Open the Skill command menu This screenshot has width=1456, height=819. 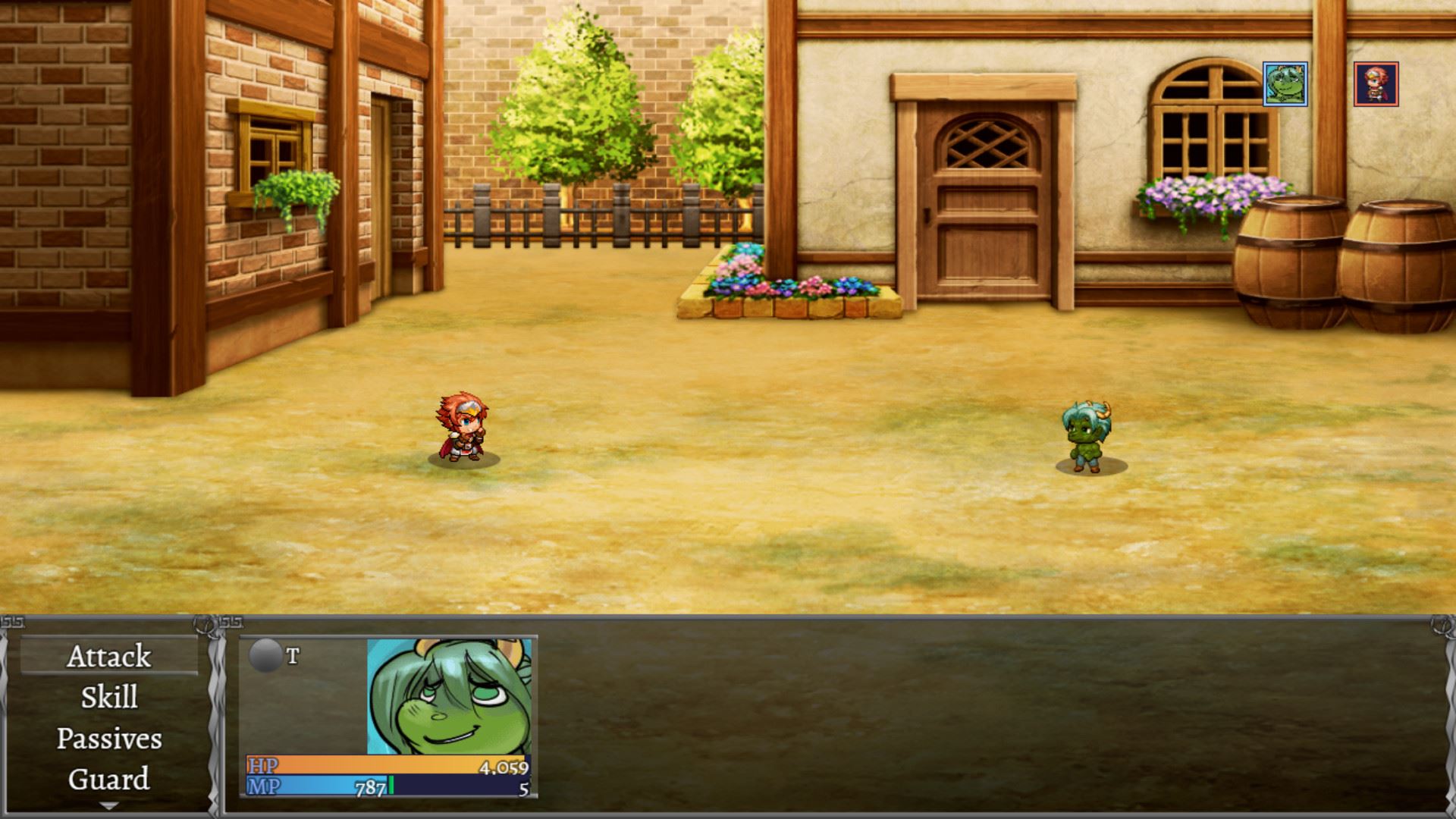[x=109, y=698]
